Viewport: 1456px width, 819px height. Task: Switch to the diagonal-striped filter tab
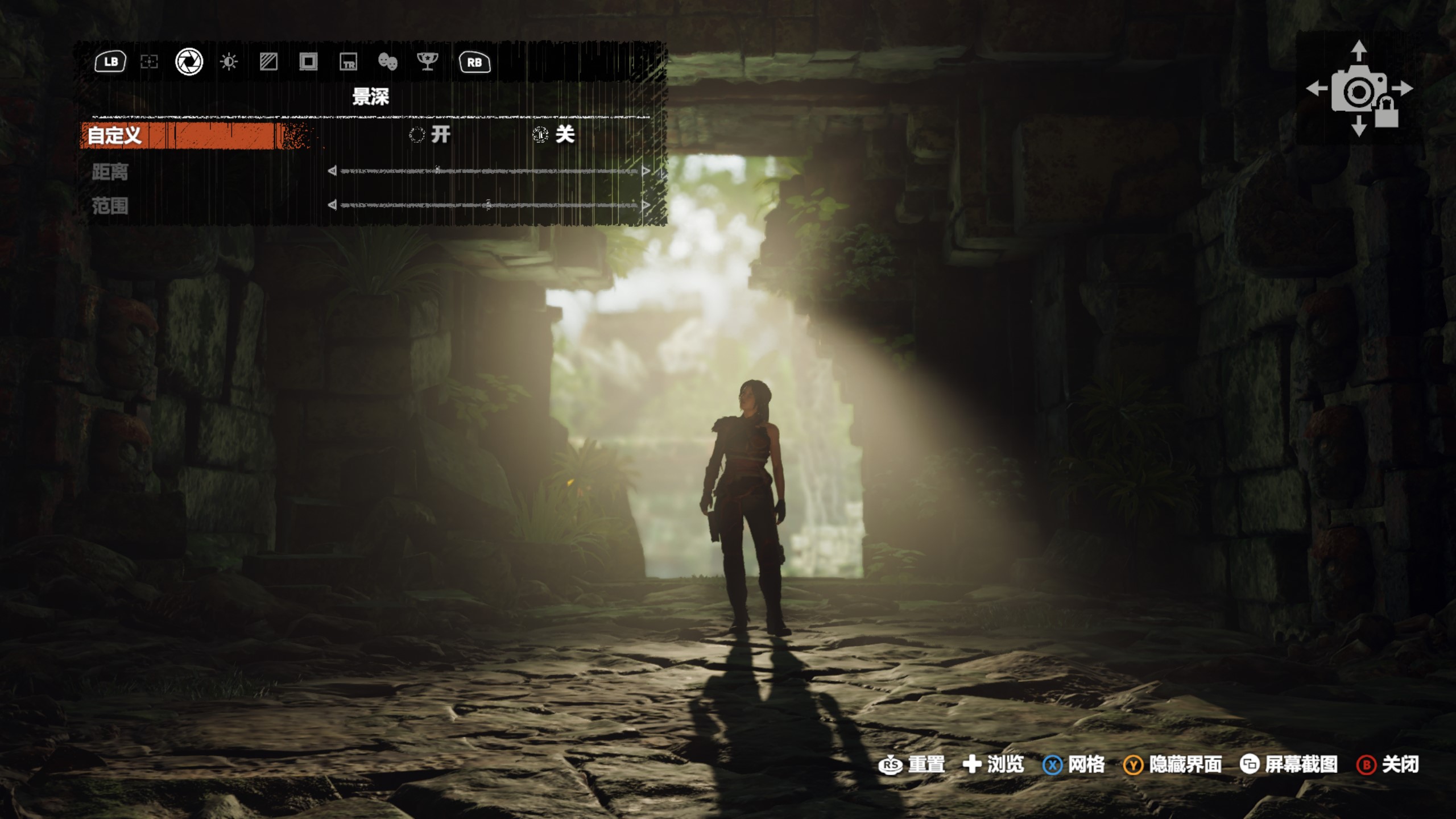coord(268,62)
